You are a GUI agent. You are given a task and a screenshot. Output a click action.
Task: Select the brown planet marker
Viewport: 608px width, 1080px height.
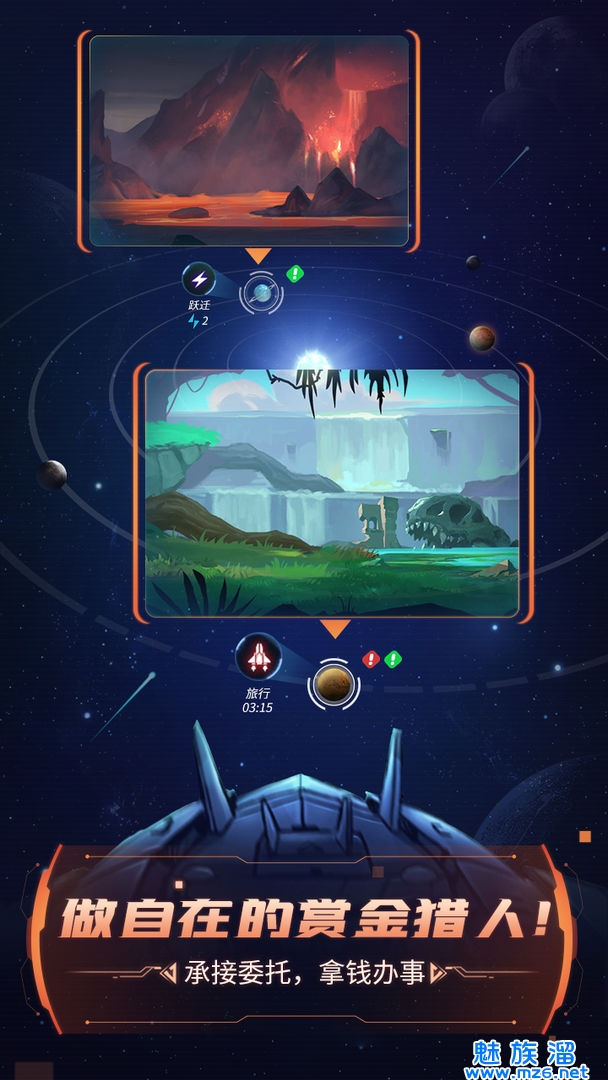coord(332,683)
